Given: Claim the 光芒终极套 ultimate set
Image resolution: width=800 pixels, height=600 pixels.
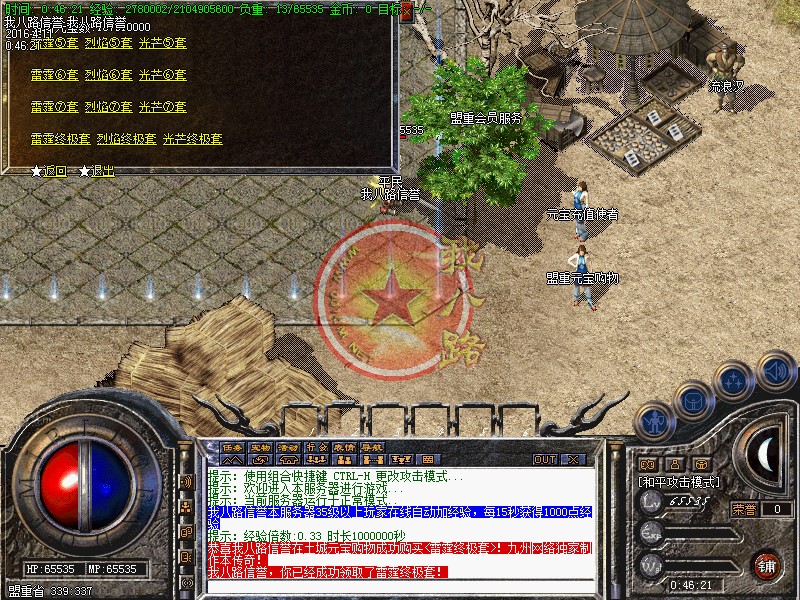Looking at the screenshot, I should tap(192, 139).
